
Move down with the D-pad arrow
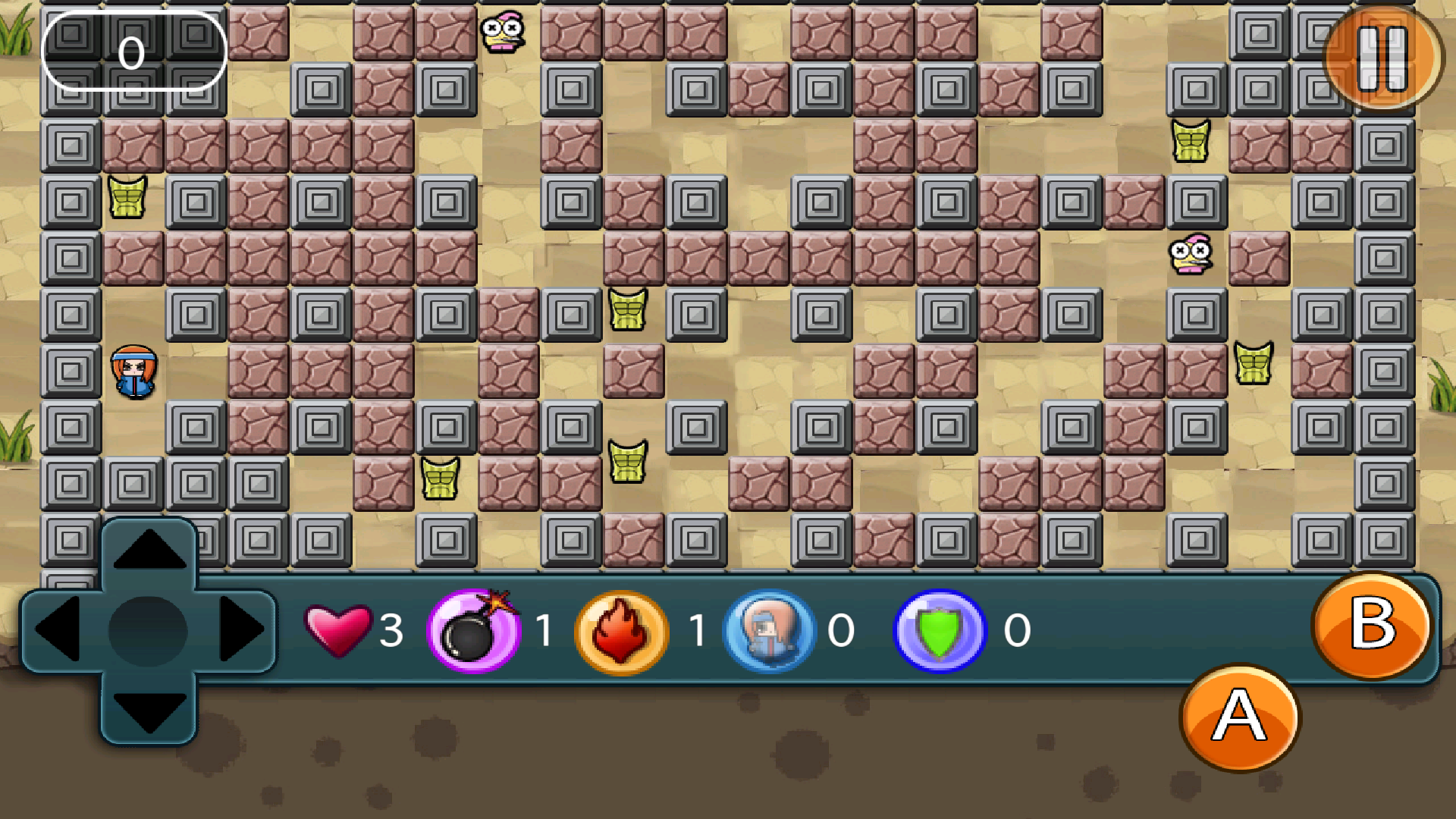149,711
